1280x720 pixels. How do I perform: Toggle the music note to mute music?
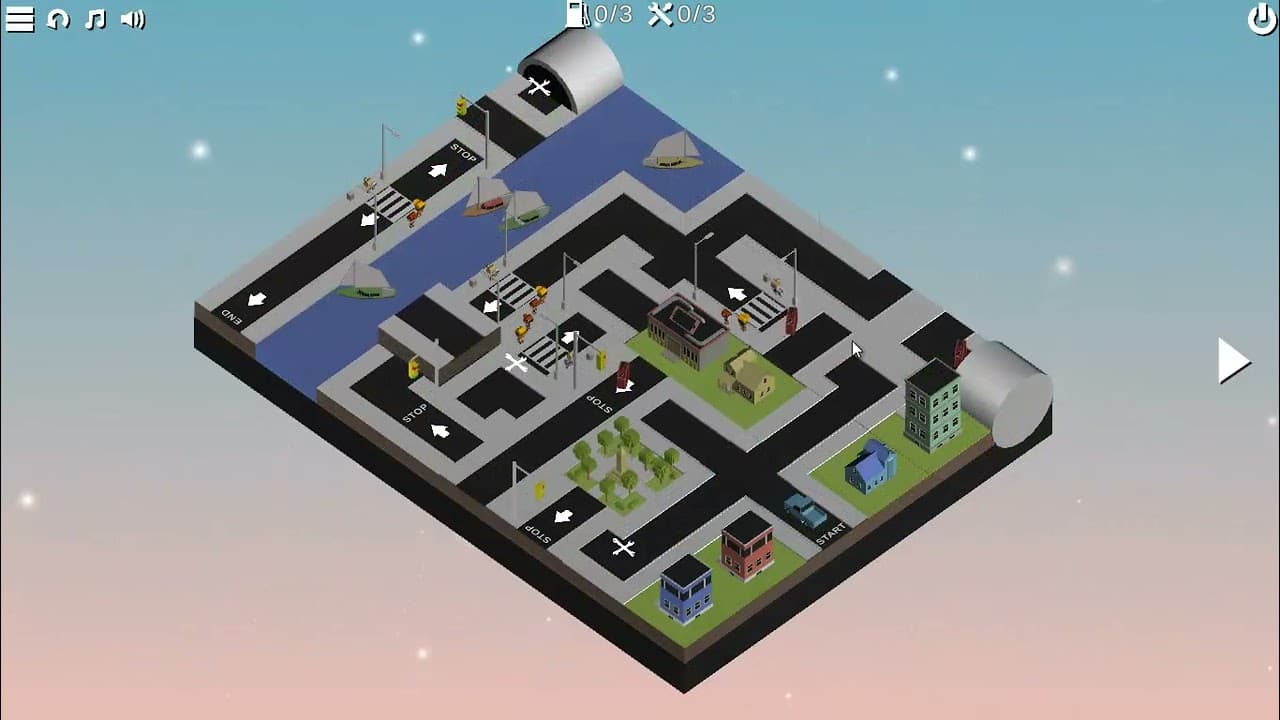[95, 18]
